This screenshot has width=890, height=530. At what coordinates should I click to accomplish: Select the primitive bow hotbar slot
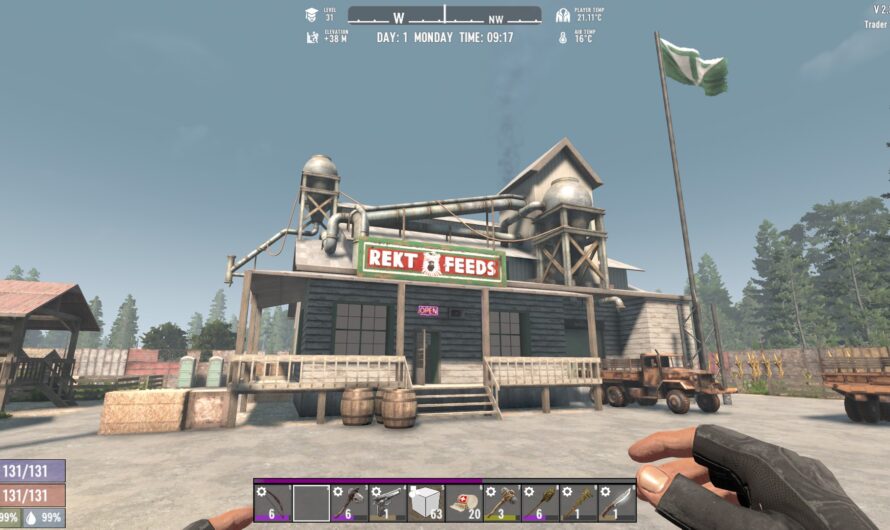coord(273,502)
